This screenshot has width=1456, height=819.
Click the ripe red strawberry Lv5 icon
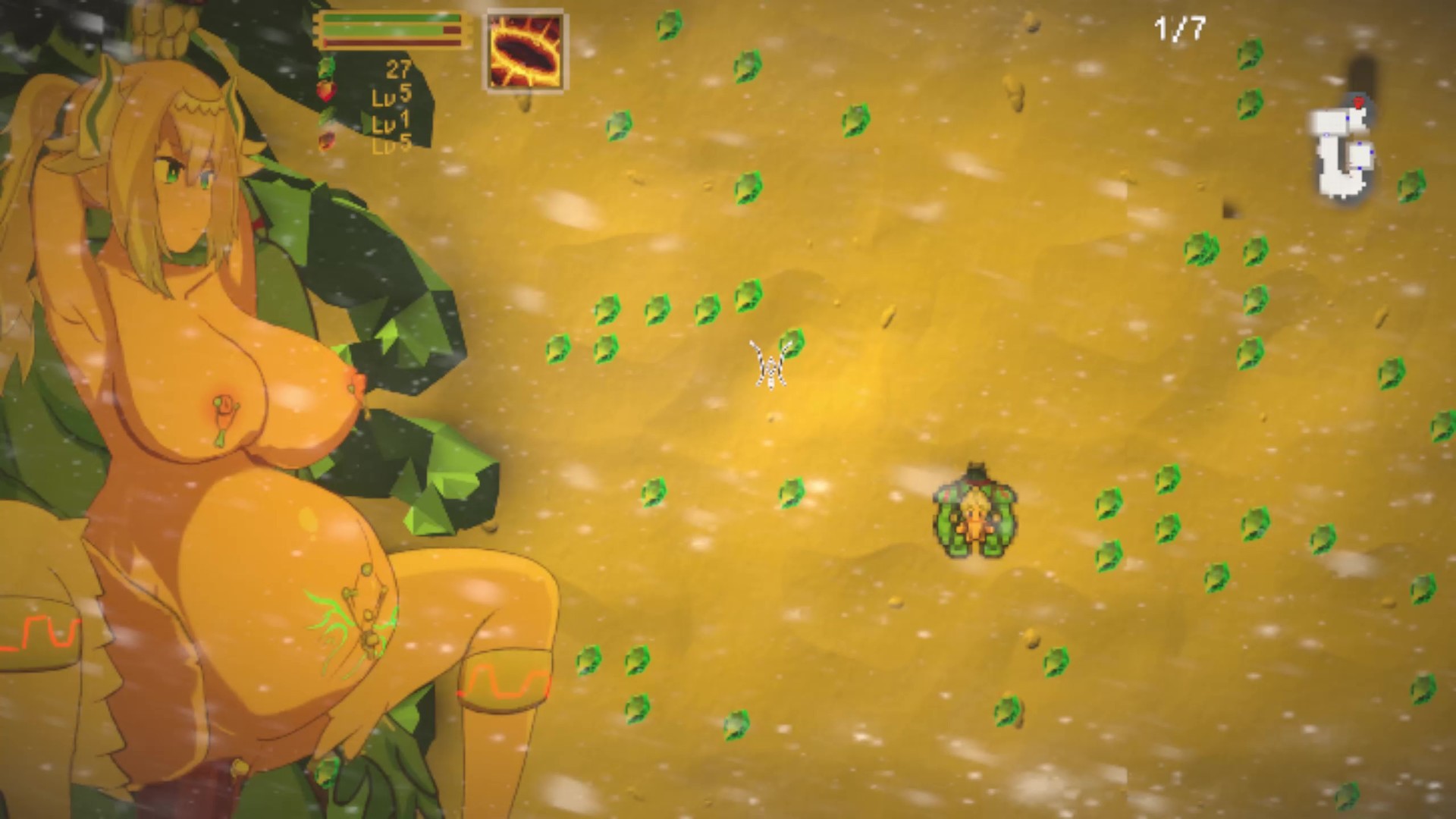328,93
